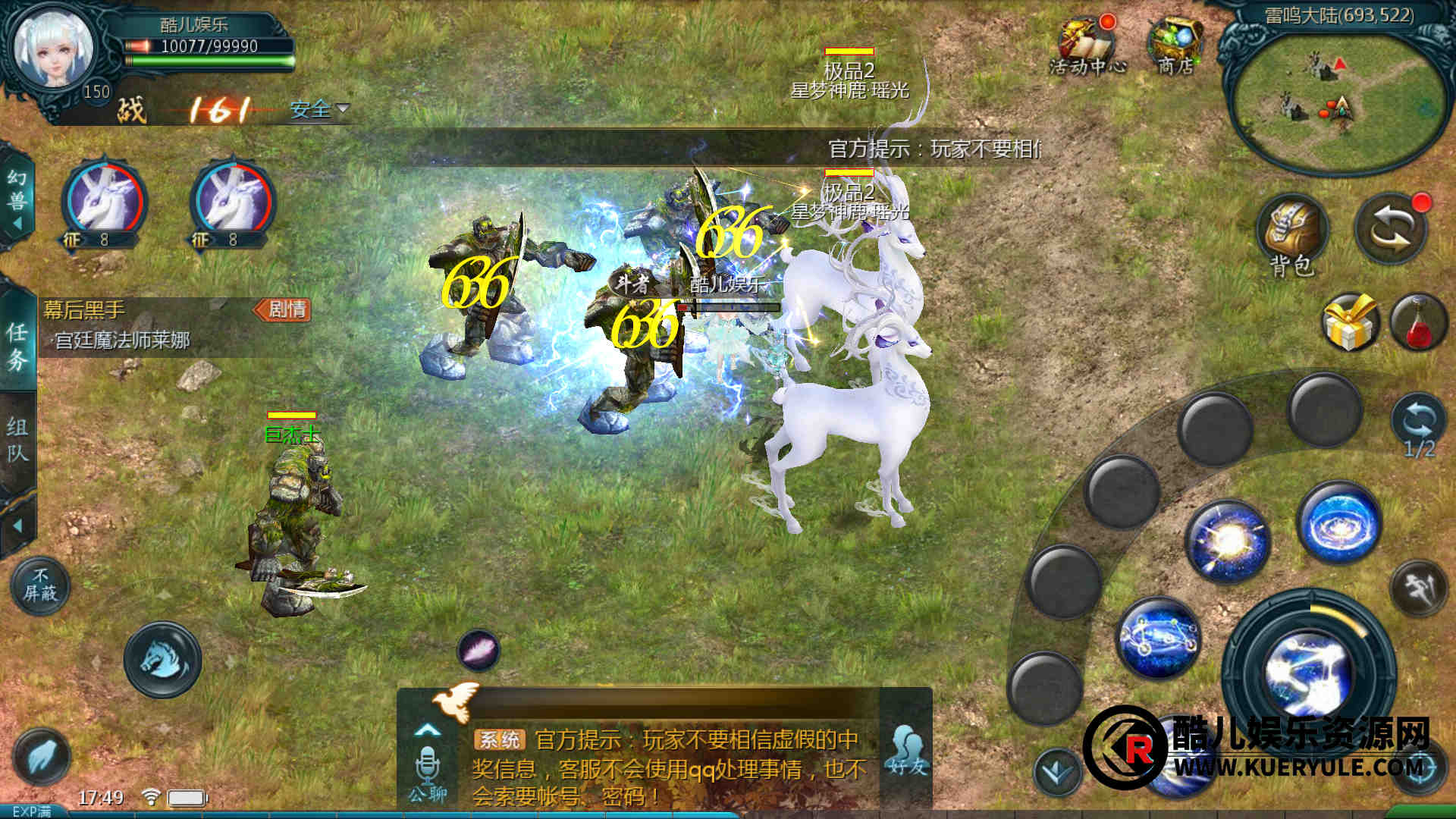Image resolution: width=1456 pixels, height=819 pixels.
Task: Click the gold gift box icon
Action: (x=1349, y=322)
